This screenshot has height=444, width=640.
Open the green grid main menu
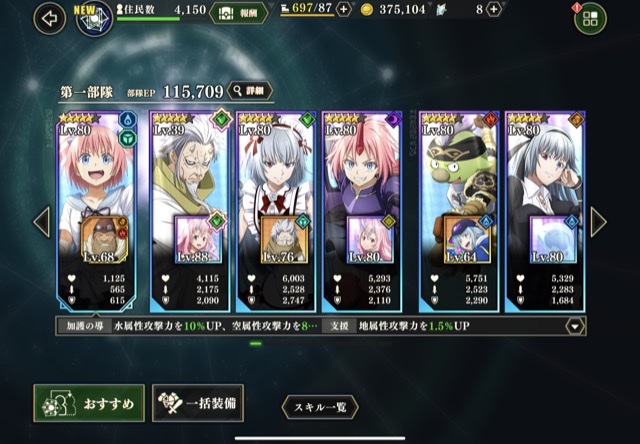coord(589,19)
